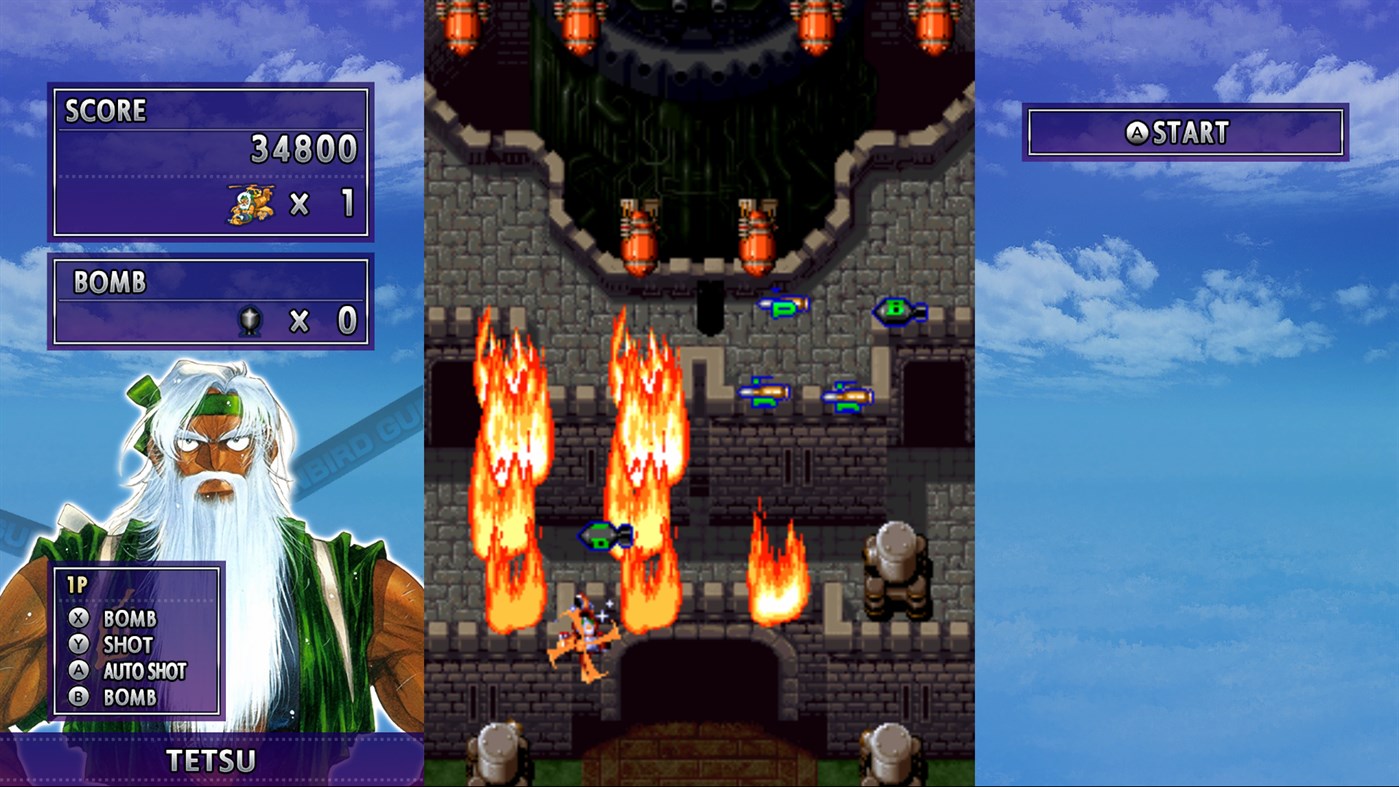Click the green P power-up capsule
Viewport: 1399px width, 787px height.
[x=782, y=306]
